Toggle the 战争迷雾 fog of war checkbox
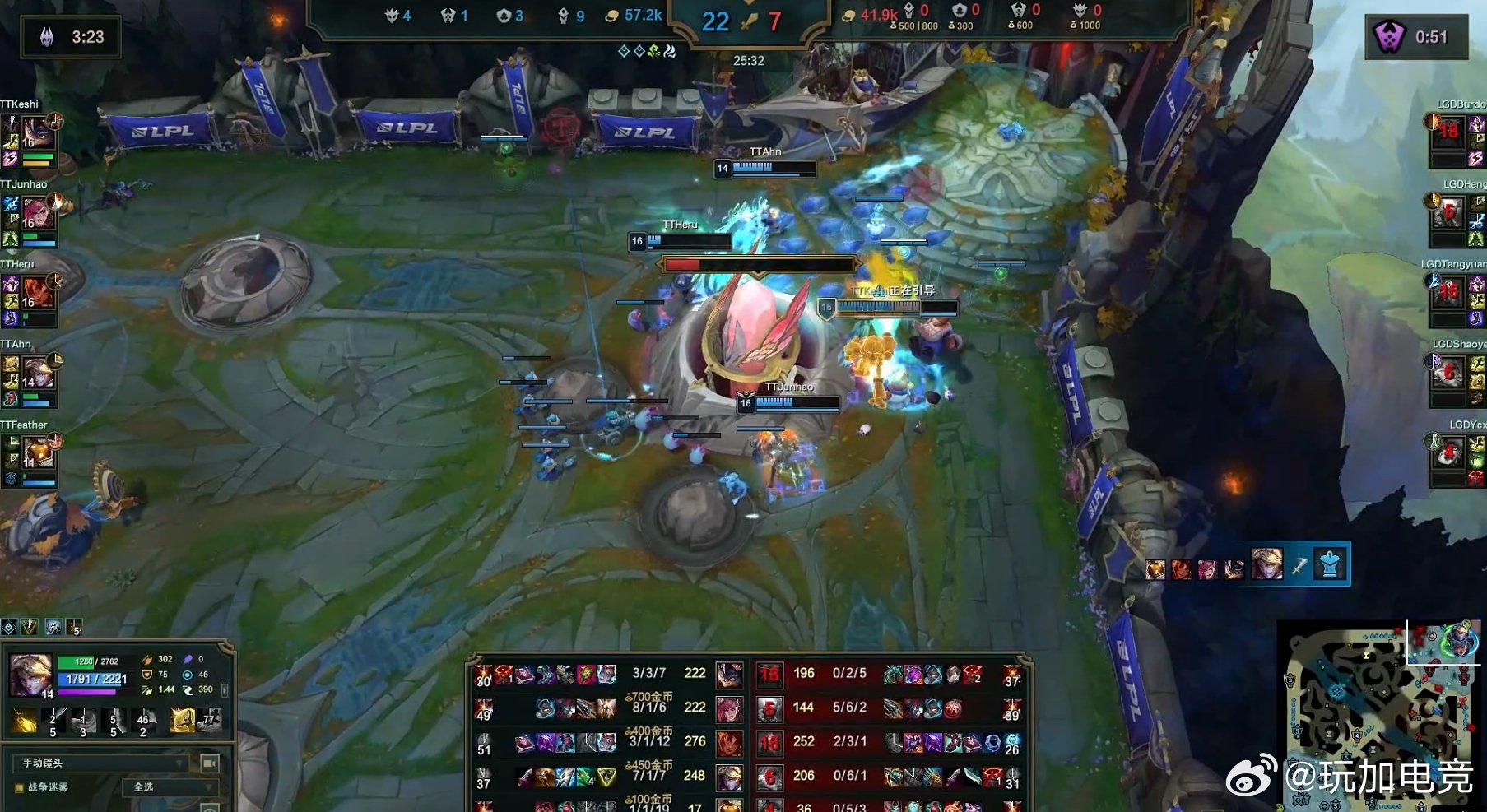This screenshot has height=812, width=1487. tap(19, 787)
